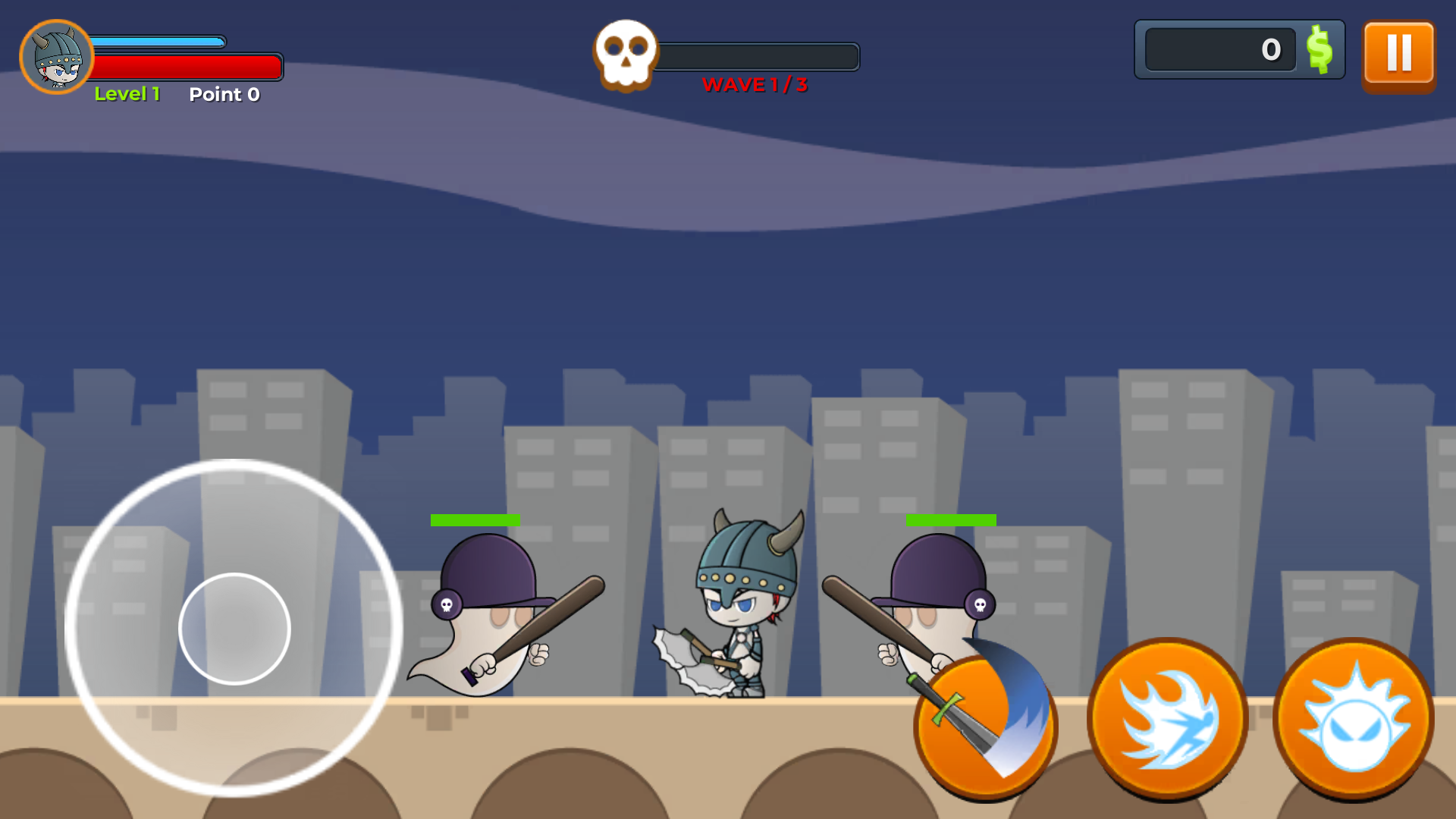Screen dimensions: 1456x819
Task: Tap the player's red health bar
Action: click(188, 67)
